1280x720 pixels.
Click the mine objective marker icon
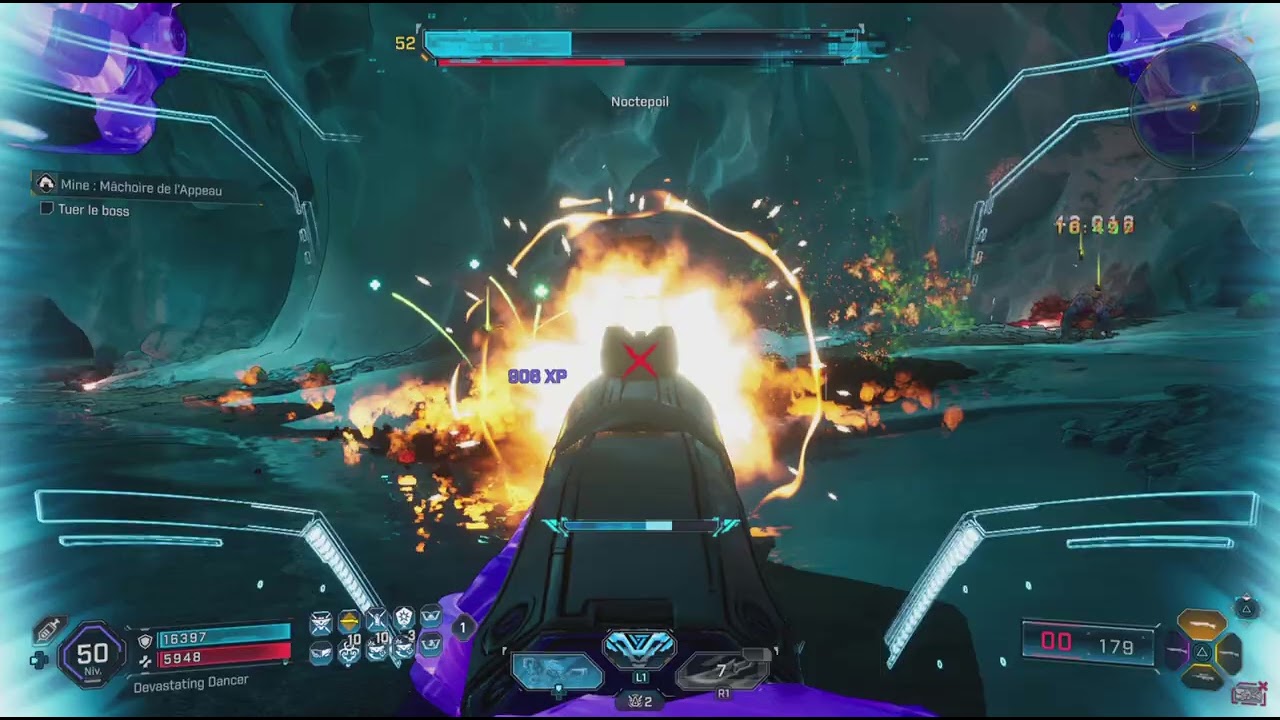(x=48, y=186)
